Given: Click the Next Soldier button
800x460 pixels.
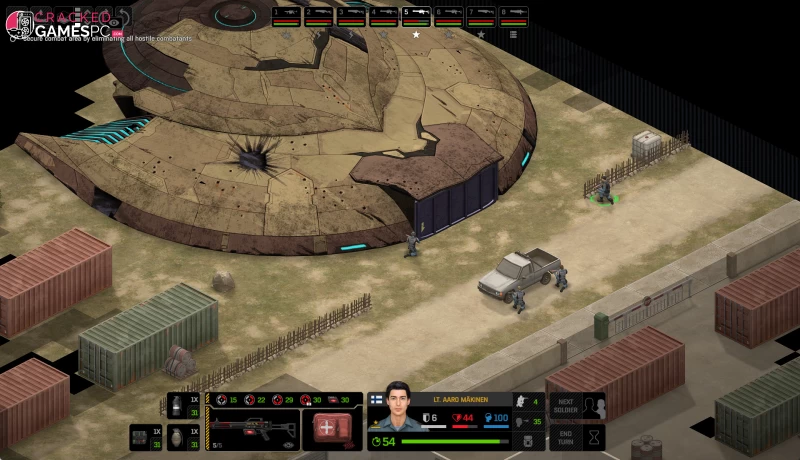Looking at the screenshot, I should [578, 405].
